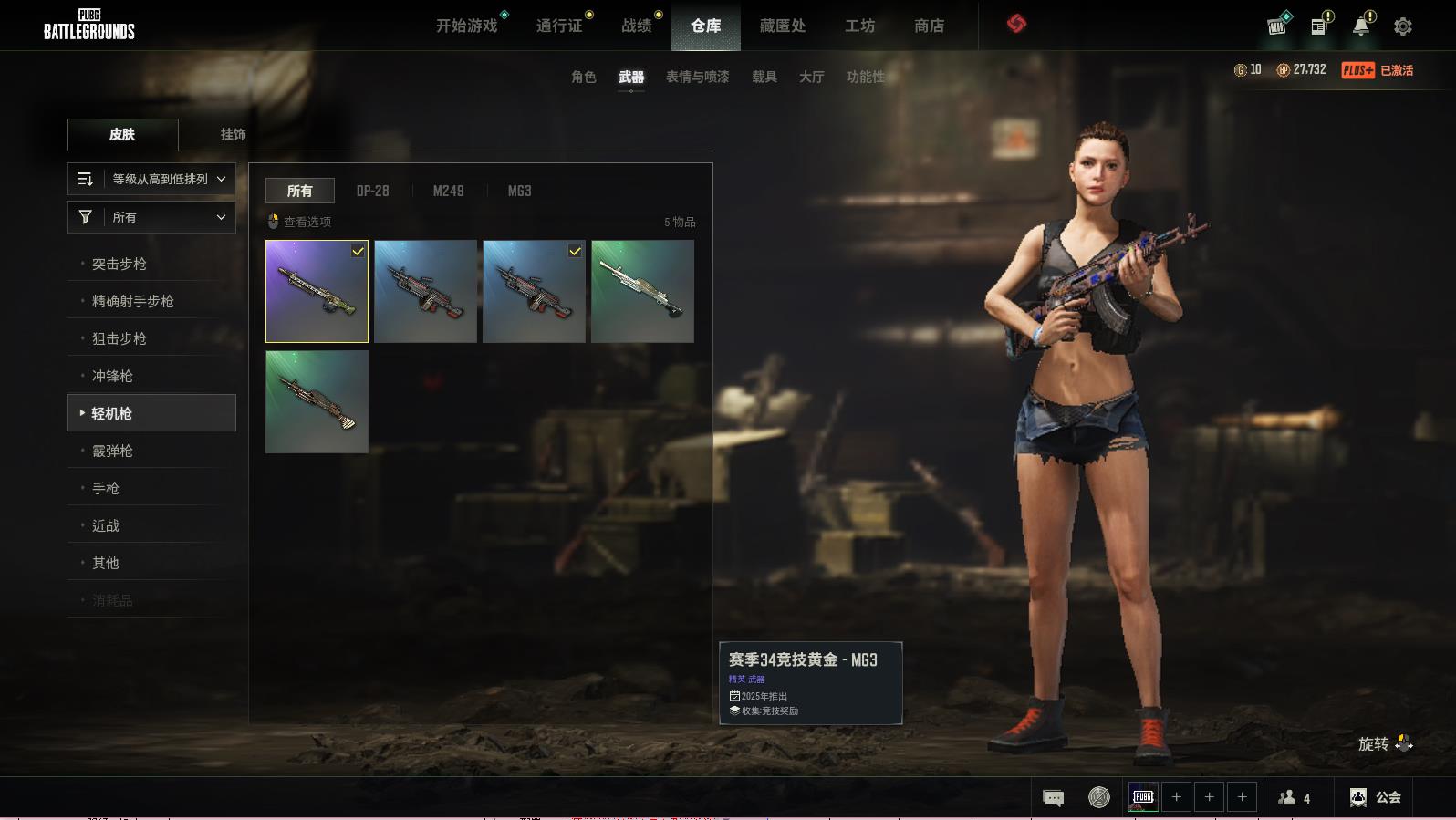Select the purple-background MG3 skin thumbnail
The image size is (1456, 820).
tap(317, 292)
